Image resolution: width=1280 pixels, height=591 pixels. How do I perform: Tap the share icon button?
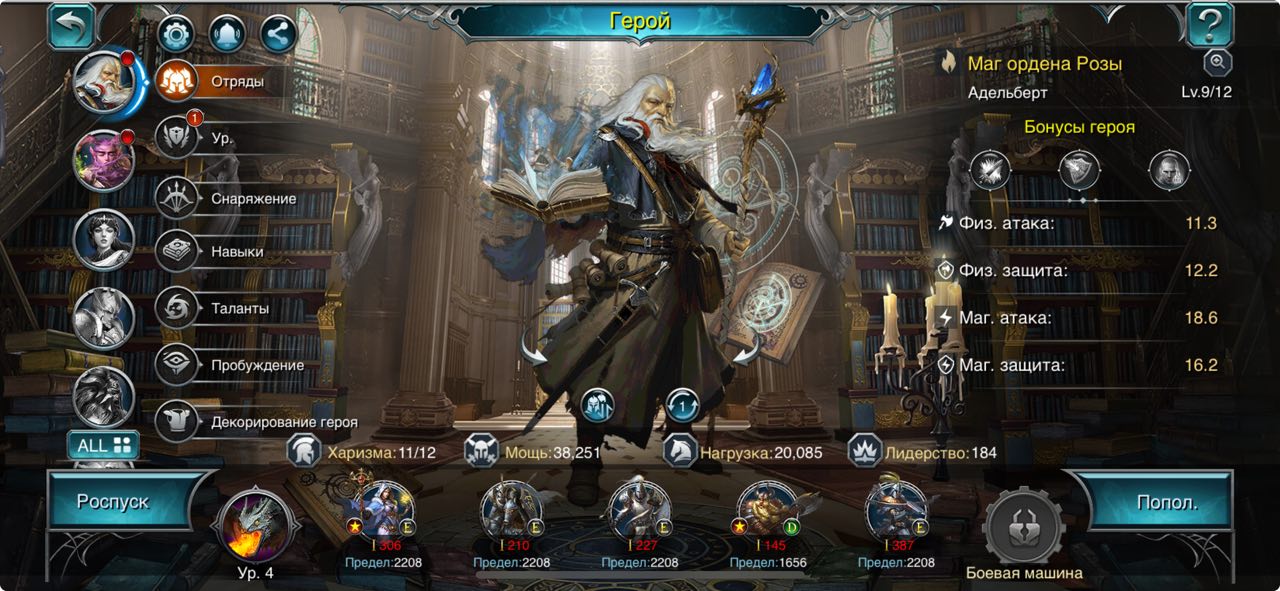pos(278,34)
